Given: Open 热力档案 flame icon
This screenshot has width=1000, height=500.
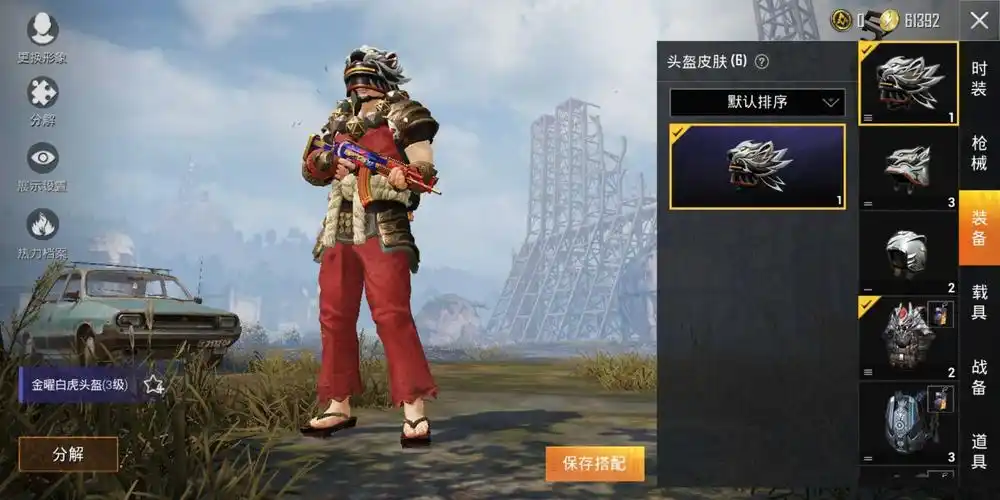Looking at the screenshot, I should [42, 231].
